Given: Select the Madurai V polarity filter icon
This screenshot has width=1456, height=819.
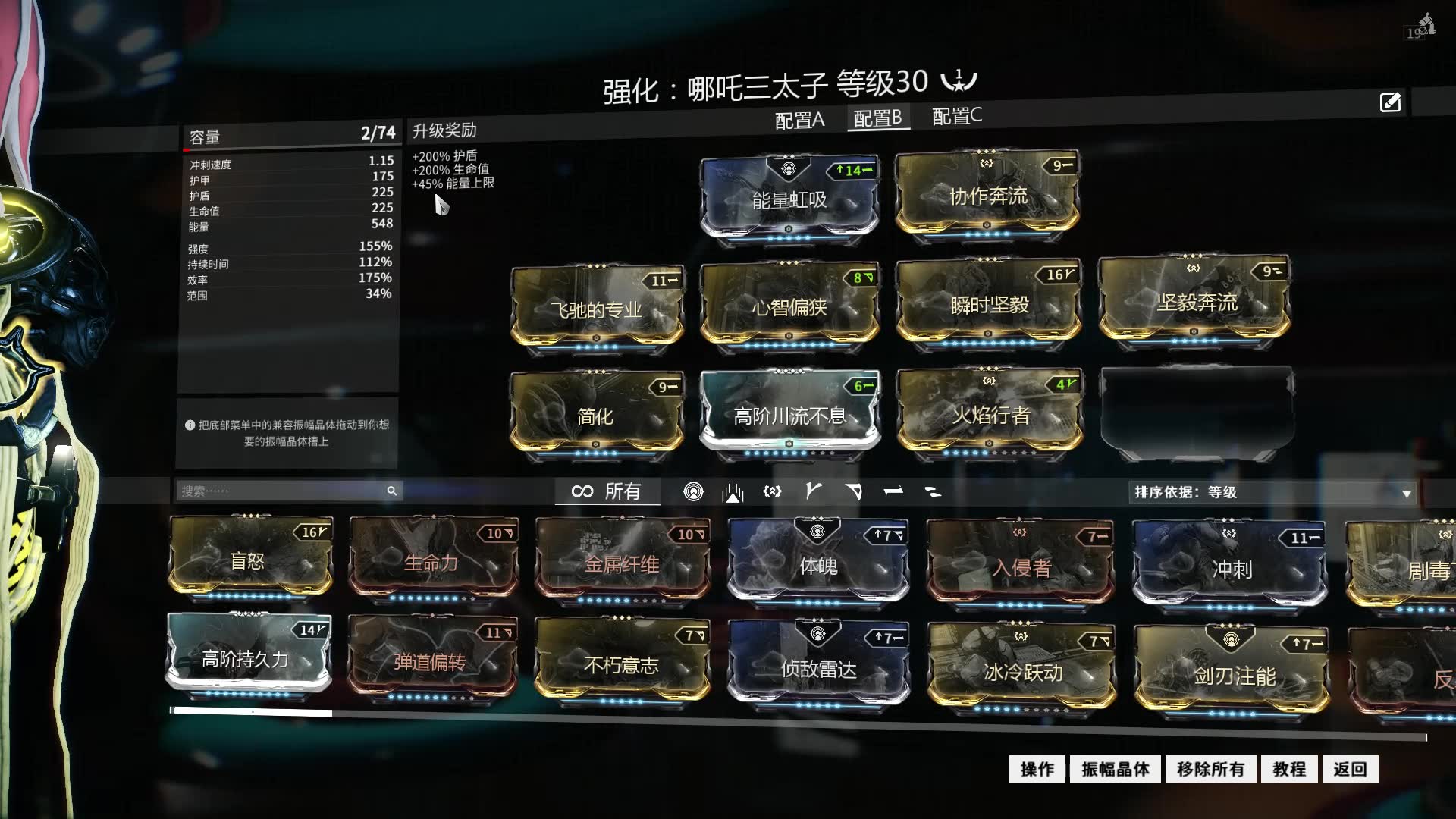Looking at the screenshot, I should pyautogui.click(x=814, y=491).
